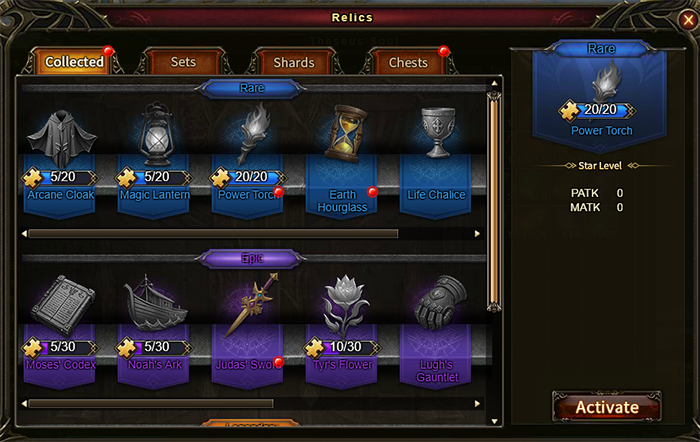
Task: Show the Shards tab
Action: [294, 62]
